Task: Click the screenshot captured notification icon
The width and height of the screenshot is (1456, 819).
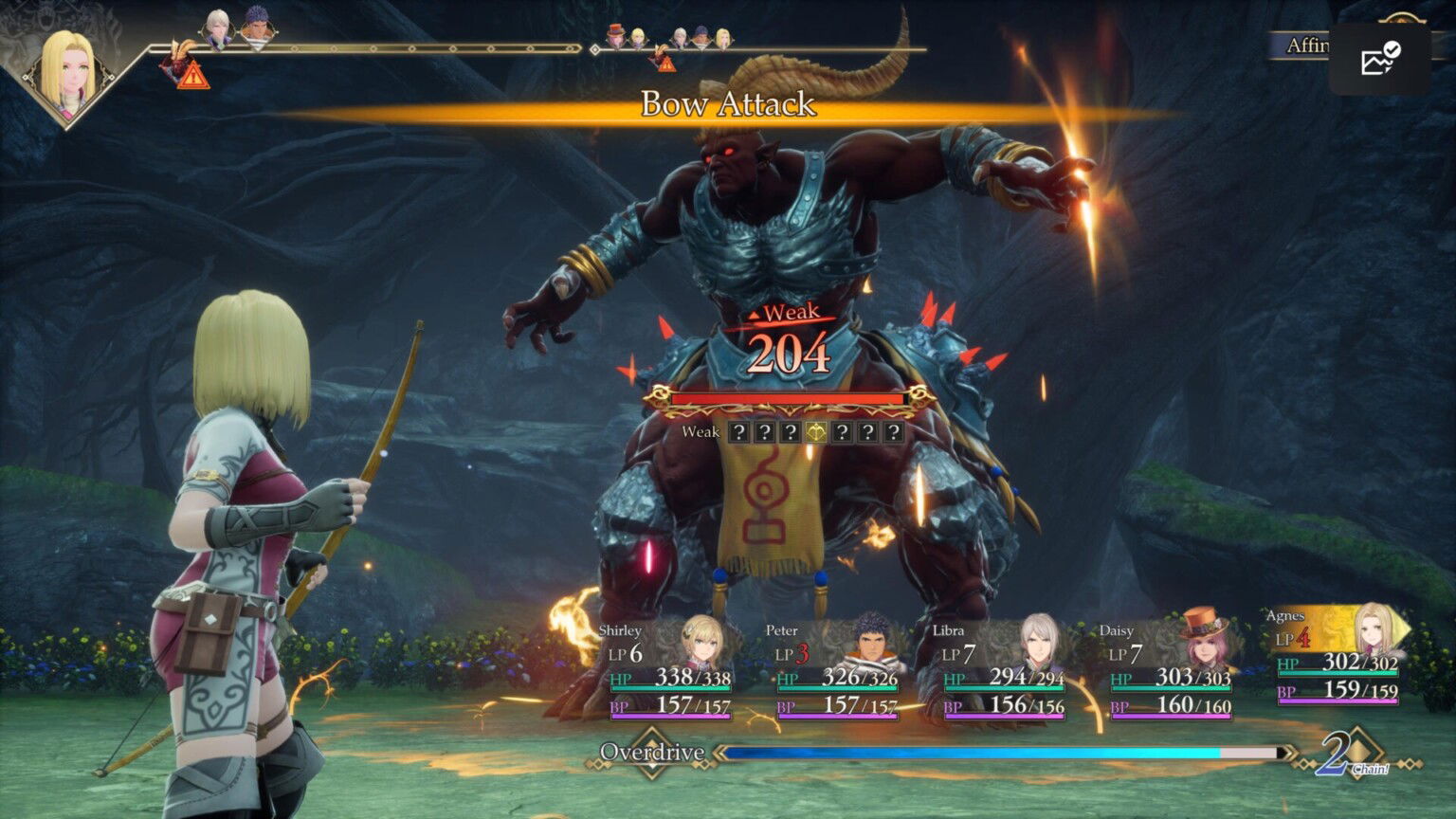Action: pos(1376,59)
